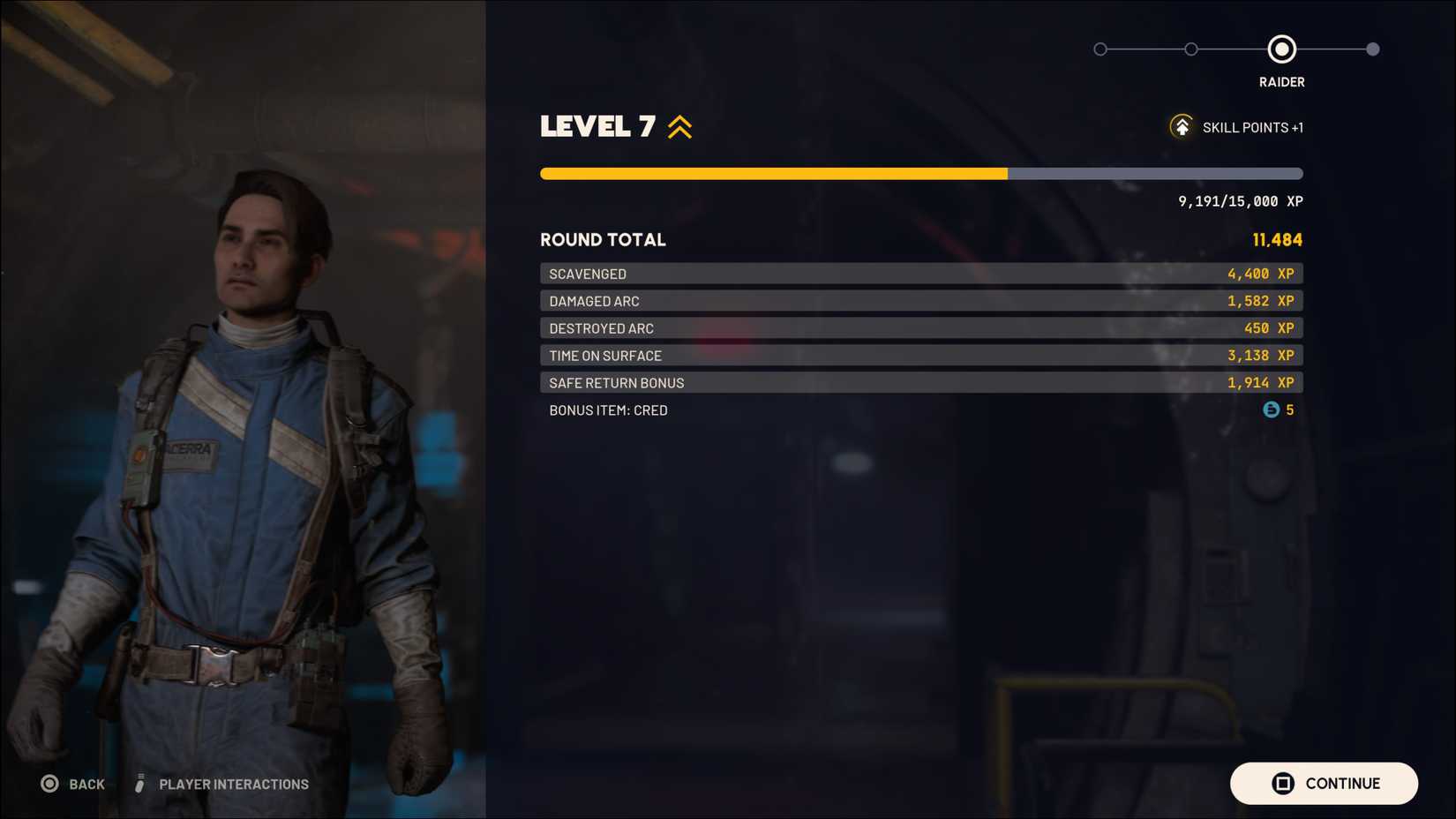Viewport: 1456px width, 819px height.
Task: Select the Player Interactions device icon
Action: click(x=139, y=783)
